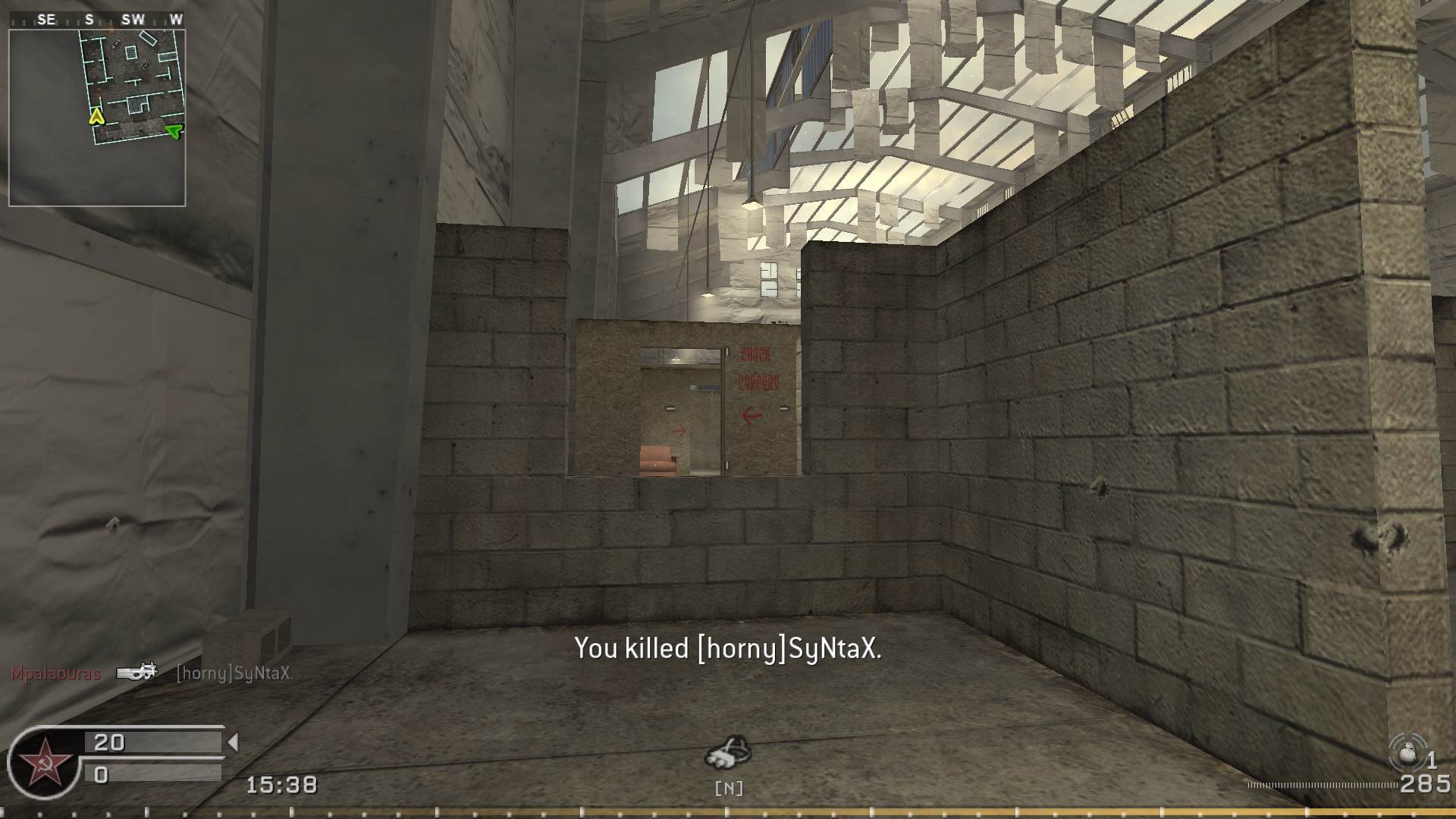Click the [N] compass heading indicator
This screenshot has width=1456, height=819.
pos(729,789)
